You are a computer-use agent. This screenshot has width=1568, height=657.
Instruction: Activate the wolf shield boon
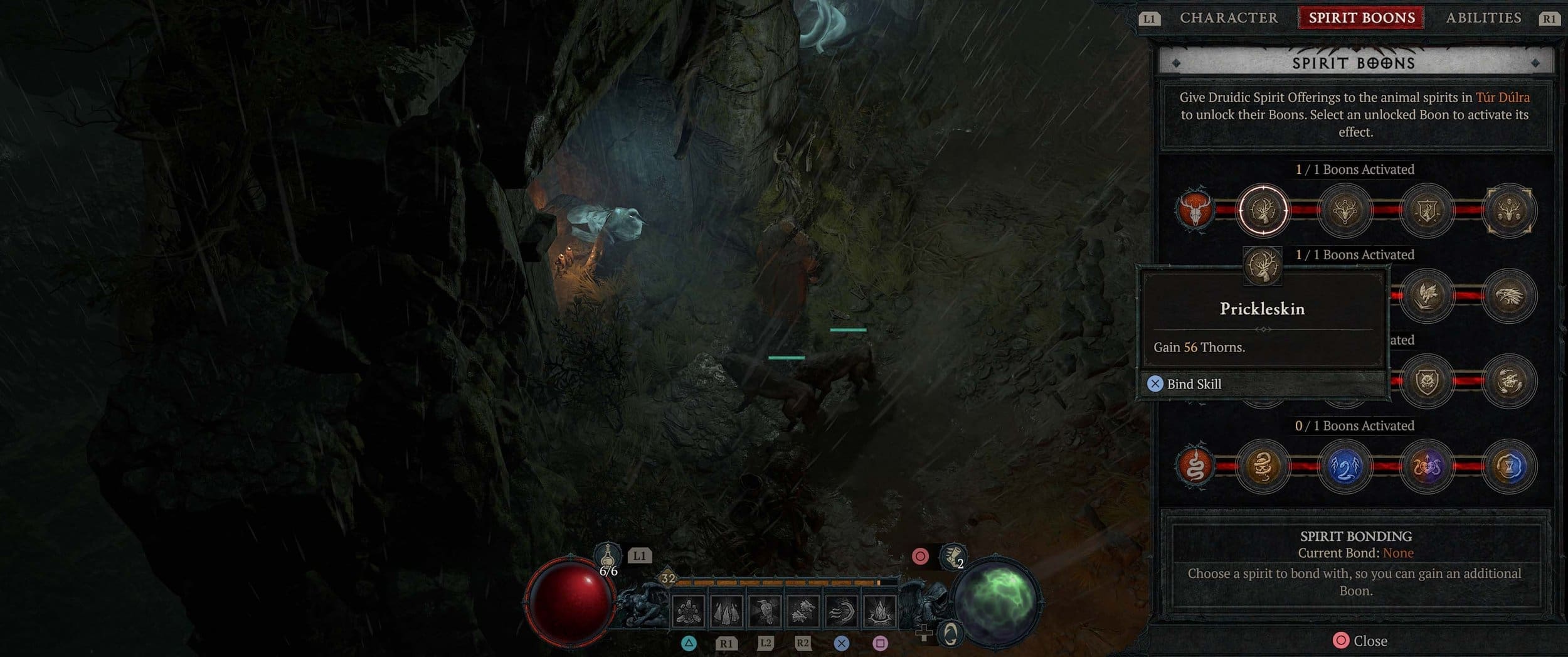[1427, 382]
